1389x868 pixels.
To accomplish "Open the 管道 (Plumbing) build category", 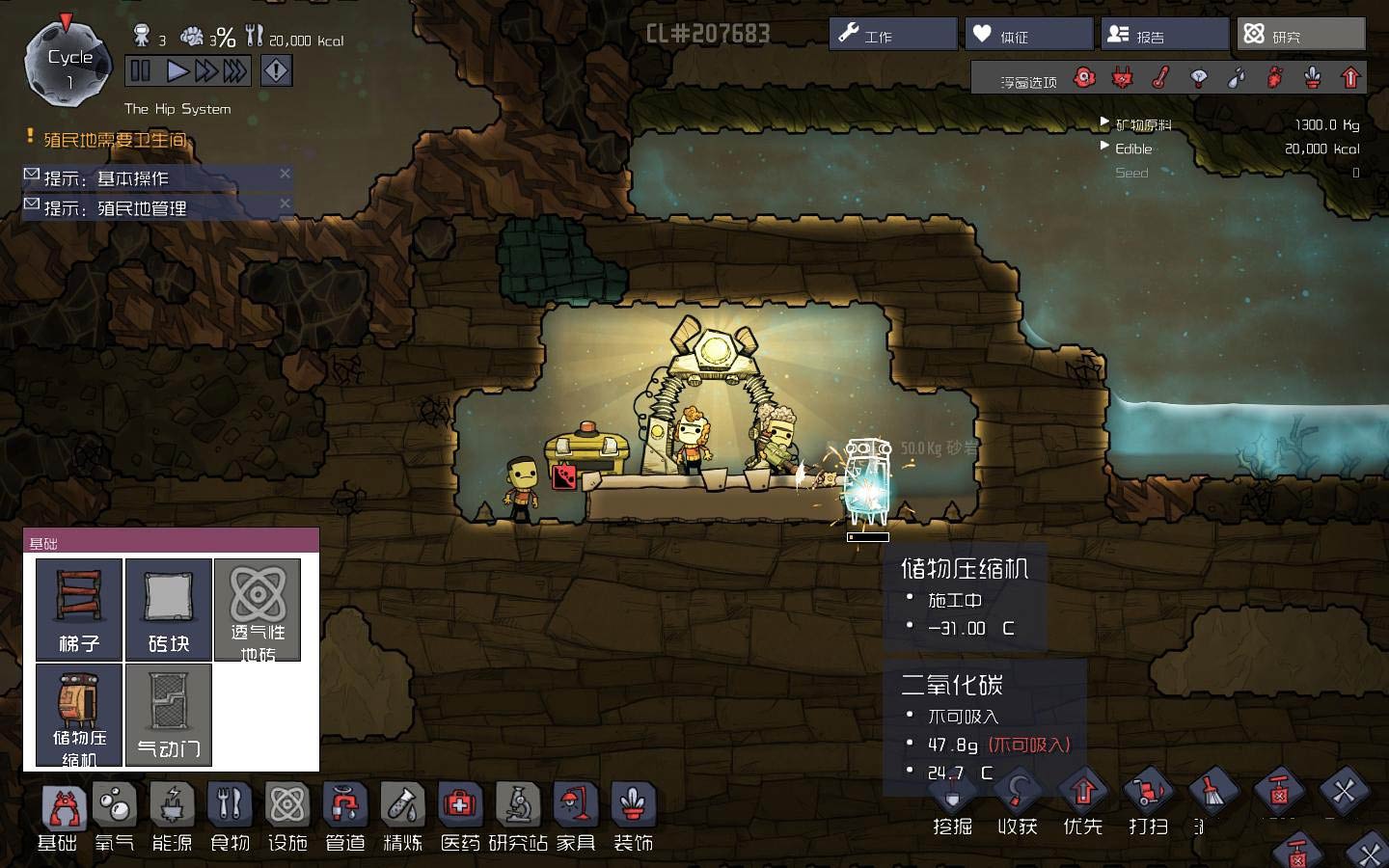I will (x=345, y=816).
